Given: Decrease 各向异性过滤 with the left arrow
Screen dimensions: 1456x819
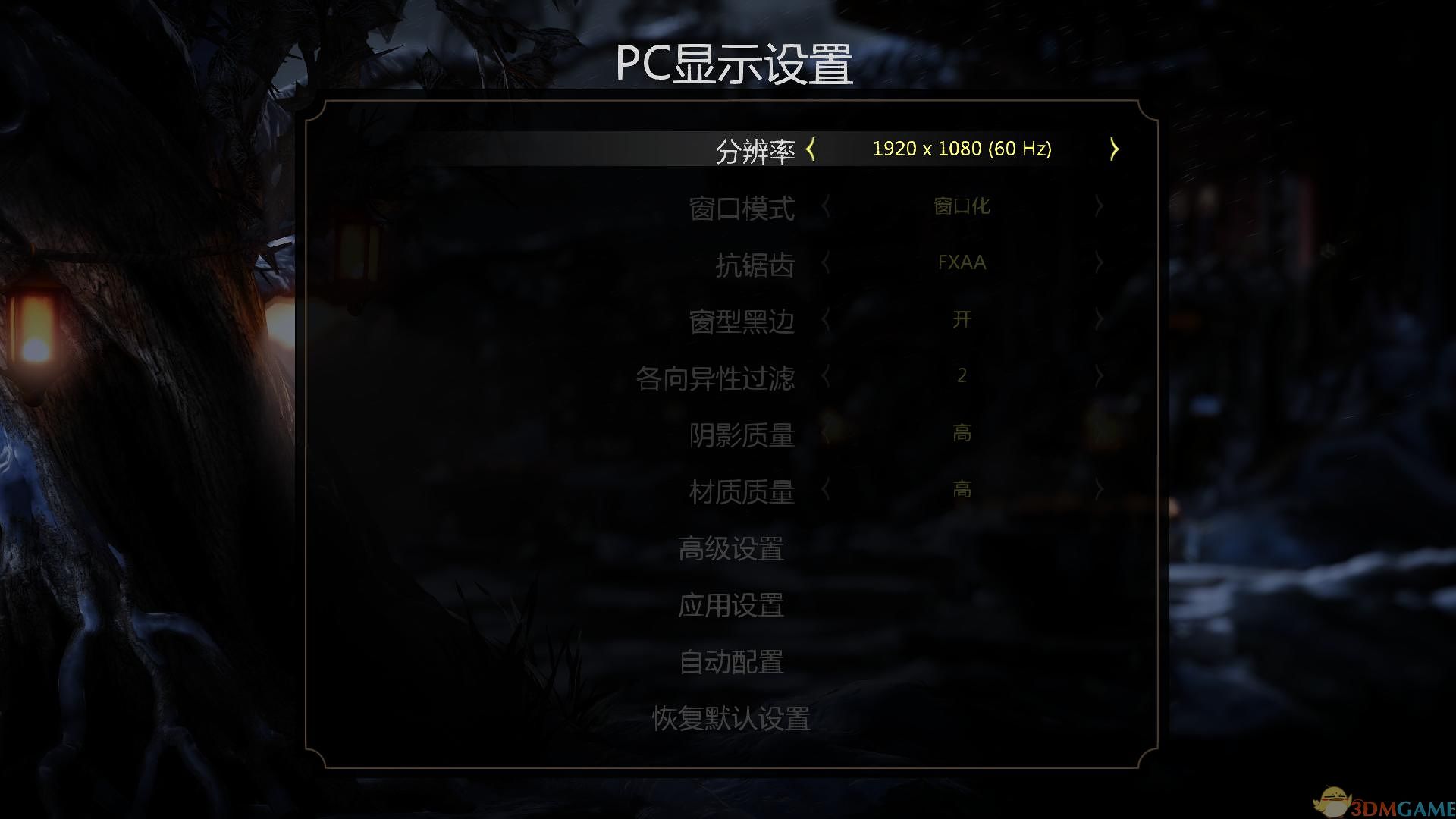Looking at the screenshot, I should click(827, 377).
